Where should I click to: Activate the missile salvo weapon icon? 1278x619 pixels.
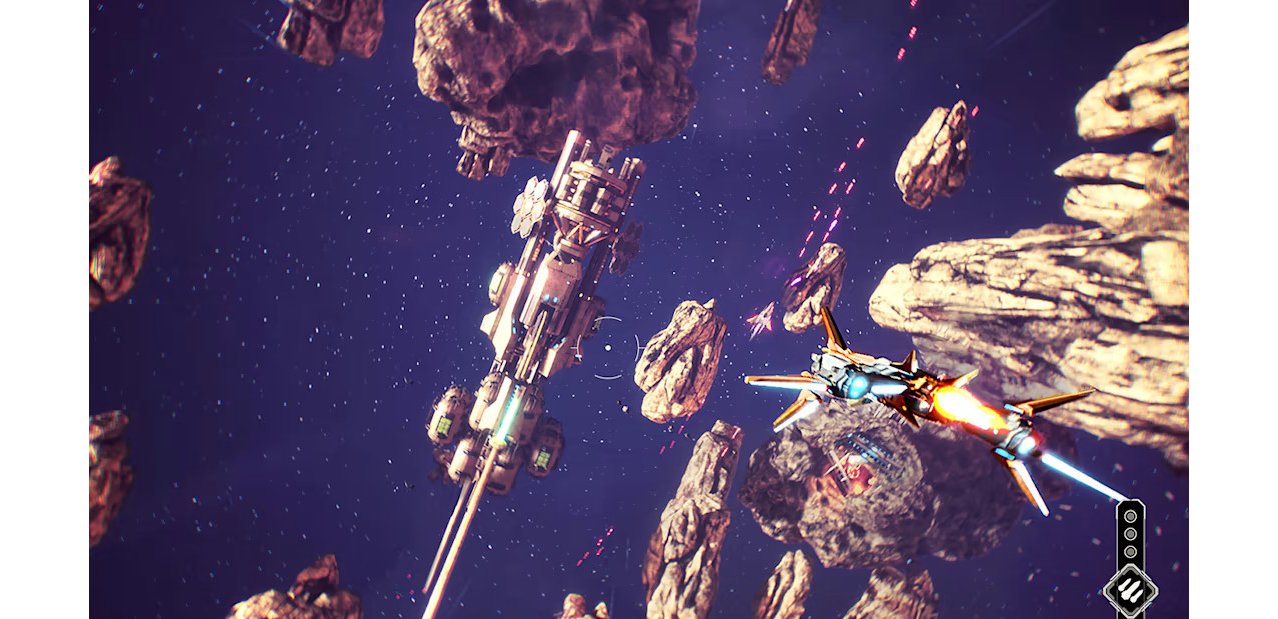coord(1130,589)
